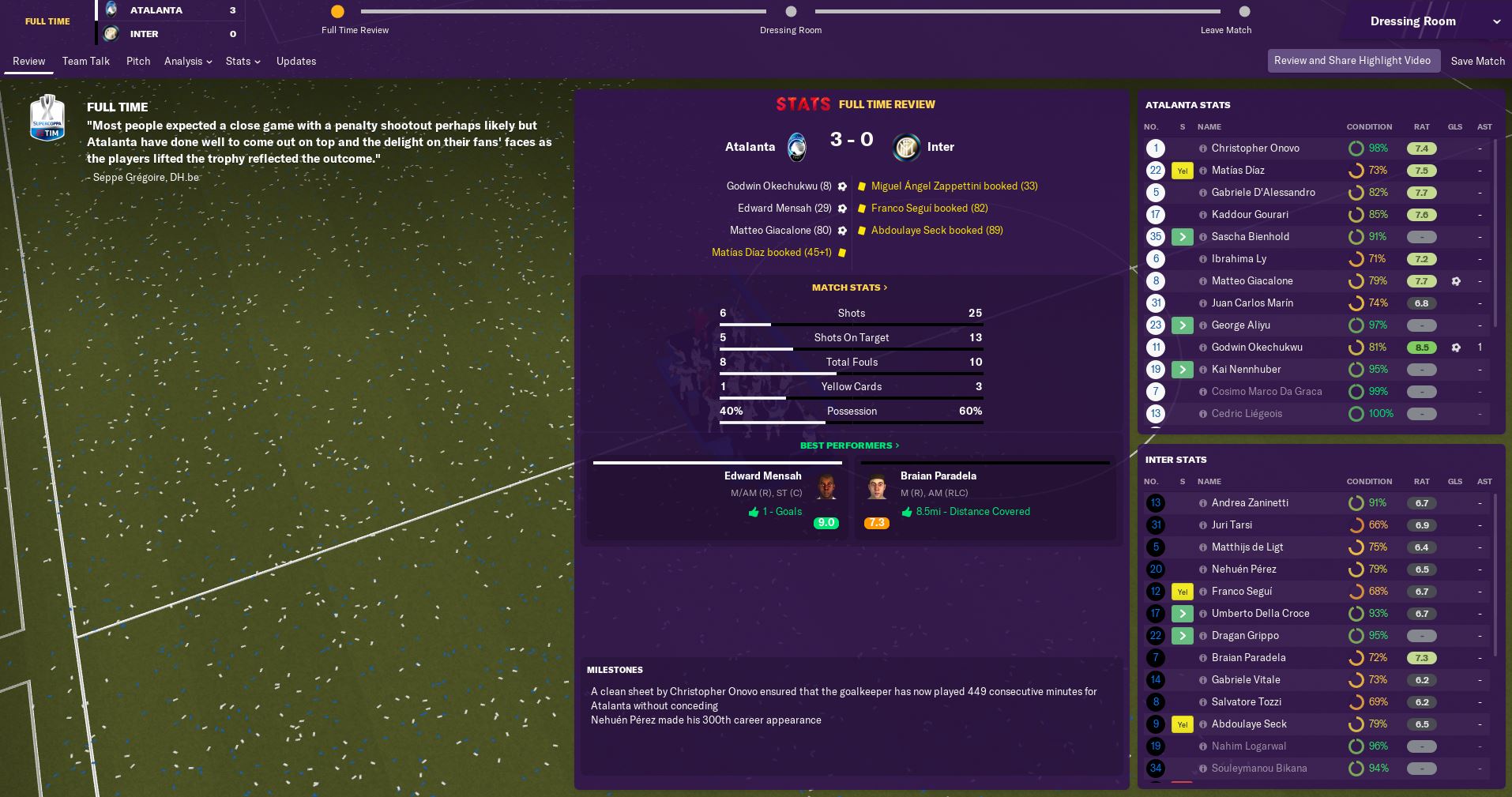The image size is (1512, 797).
Task: Click the Inter crest next to the scoreline
Action: [x=905, y=147]
